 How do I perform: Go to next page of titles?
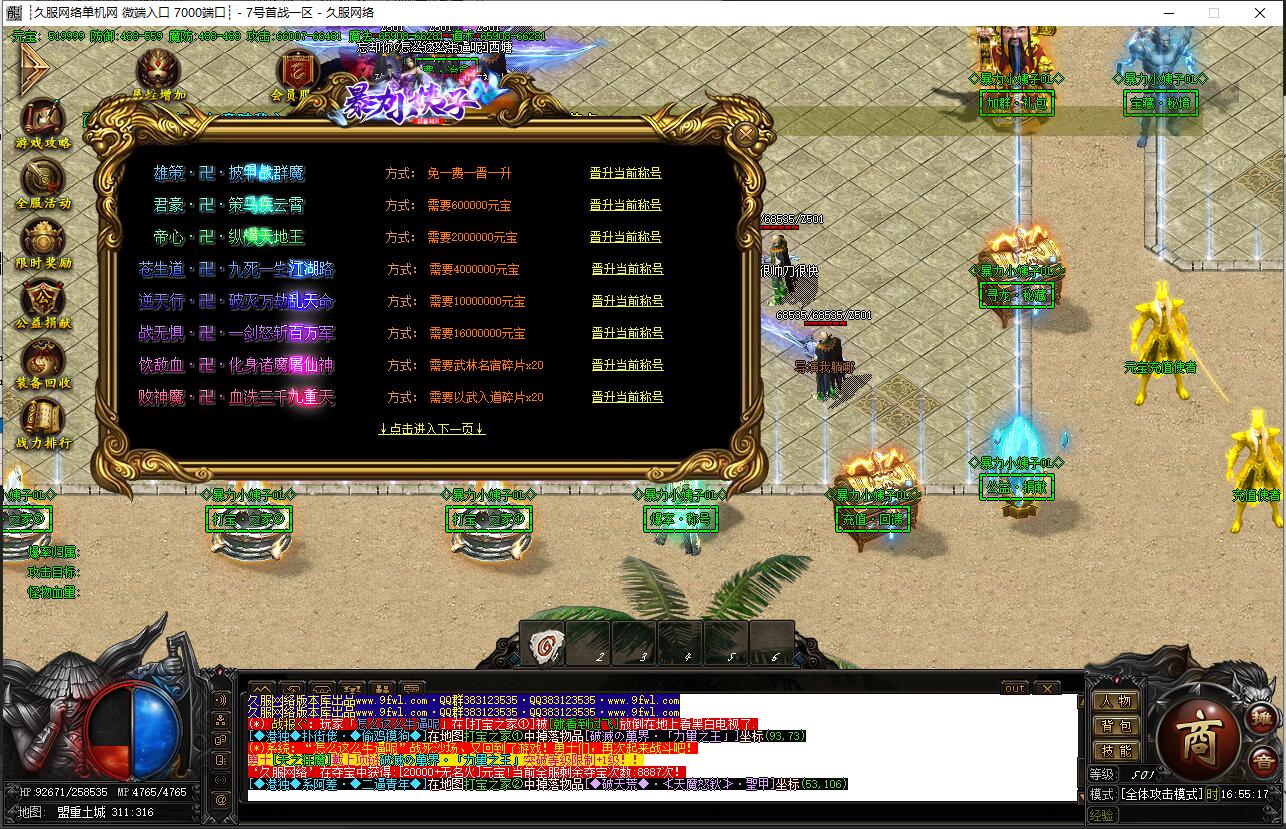432,429
